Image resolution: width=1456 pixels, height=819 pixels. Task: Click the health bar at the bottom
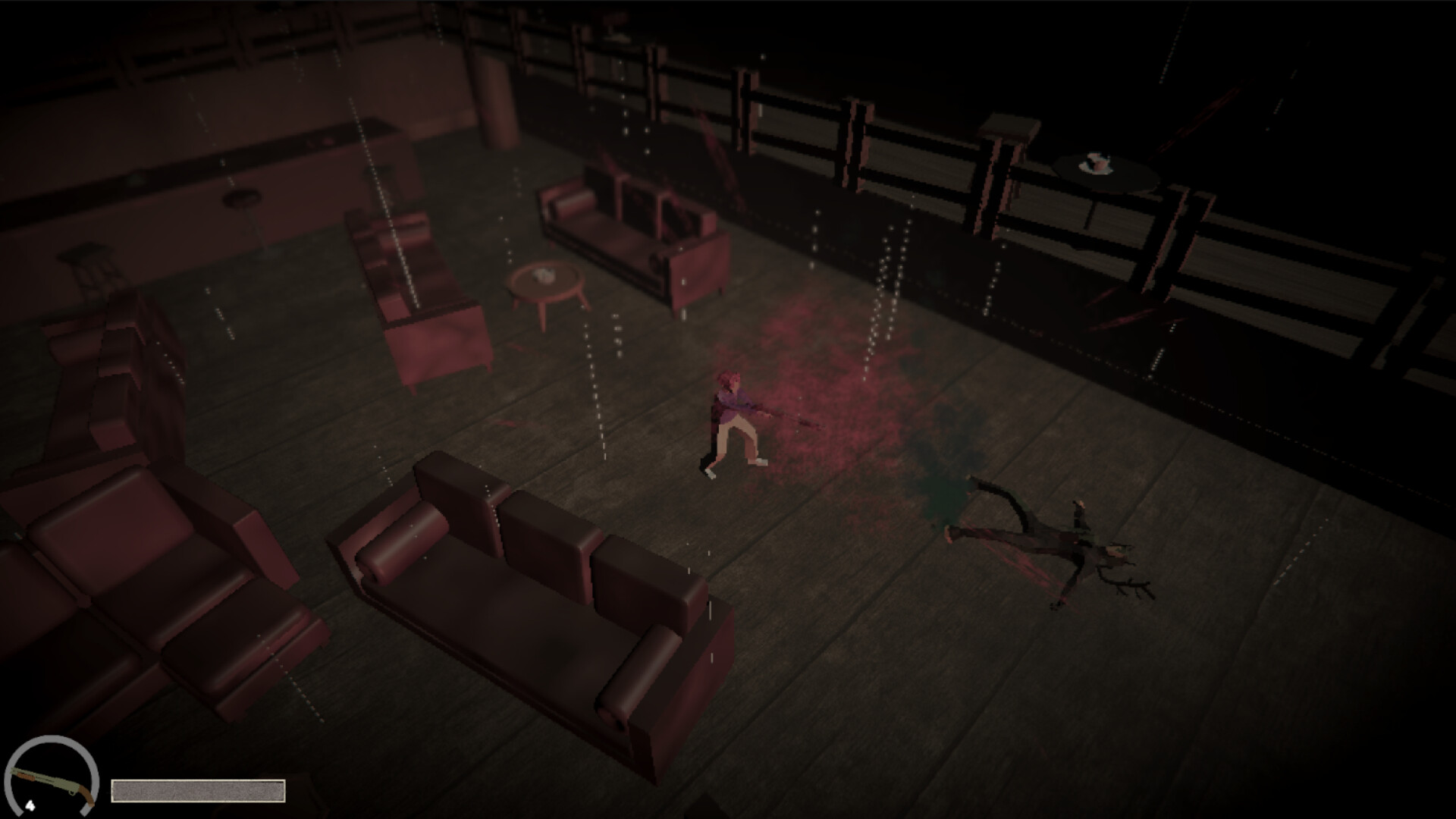[x=199, y=792]
